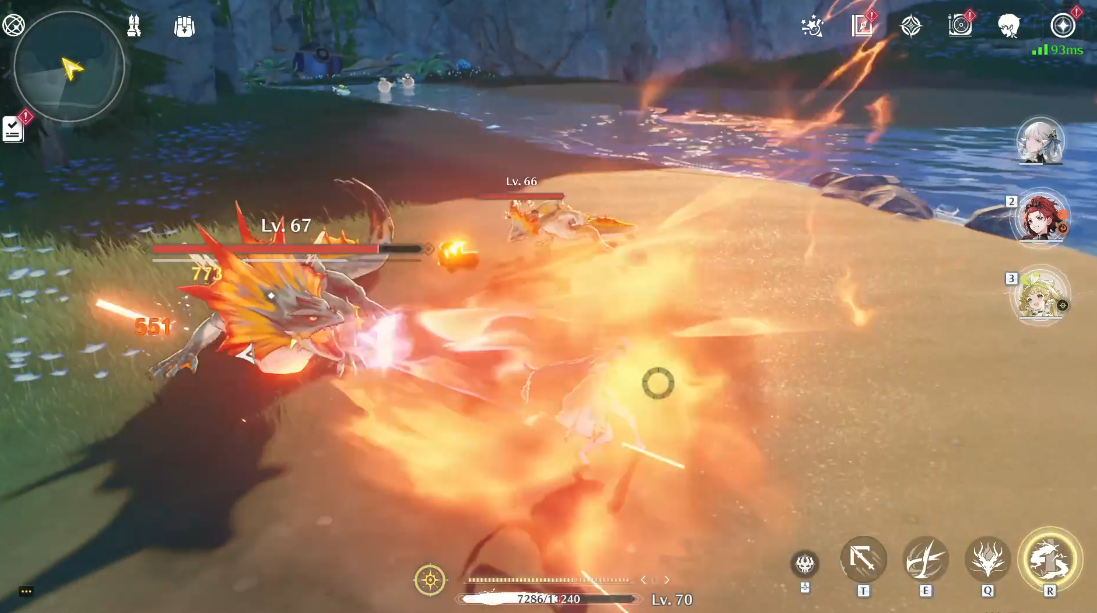Screen dimensions: 1097x613
Task: Use the small beast-face utility icon
Action: coord(805,564)
